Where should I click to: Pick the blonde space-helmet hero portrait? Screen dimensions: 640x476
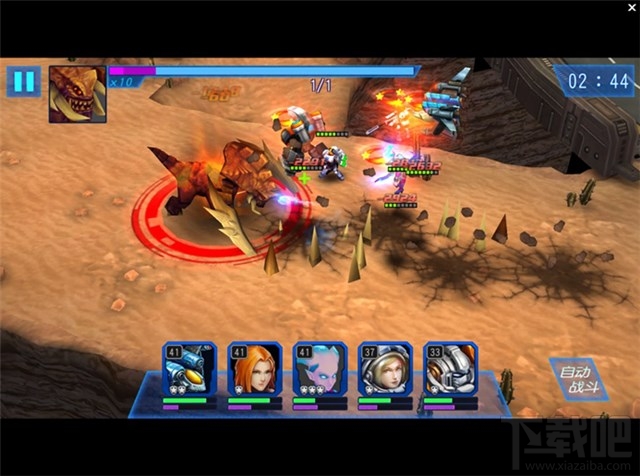(x=385, y=370)
